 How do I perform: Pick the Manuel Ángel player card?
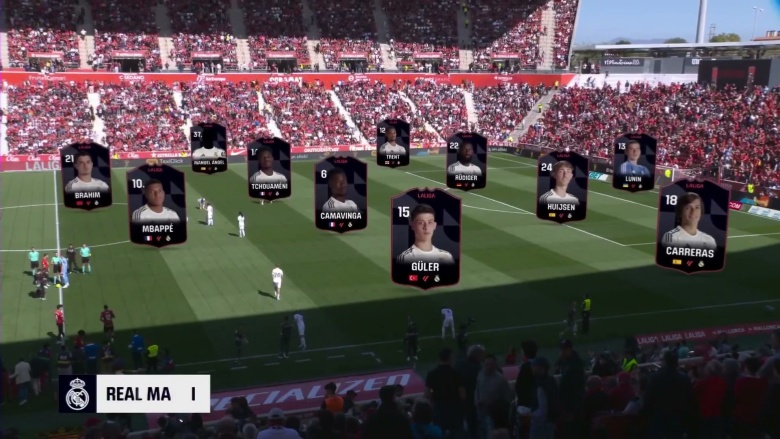209,148
